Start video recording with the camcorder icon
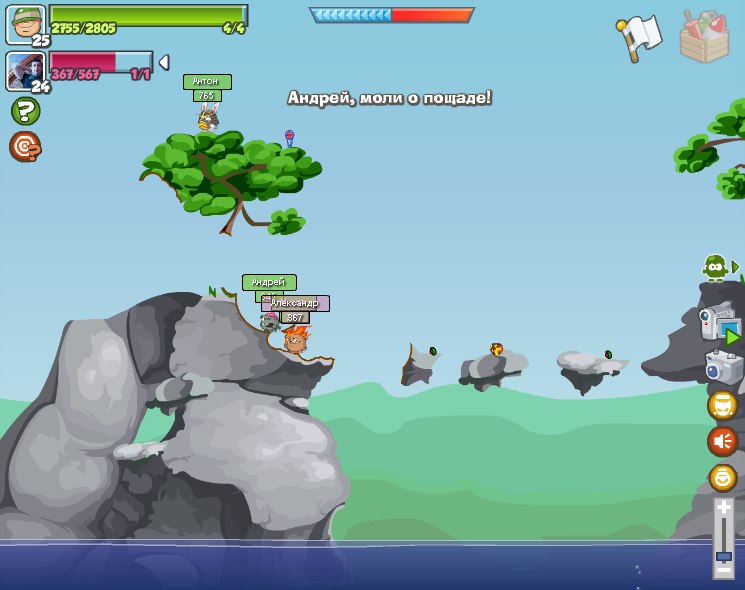 coord(720,325)
